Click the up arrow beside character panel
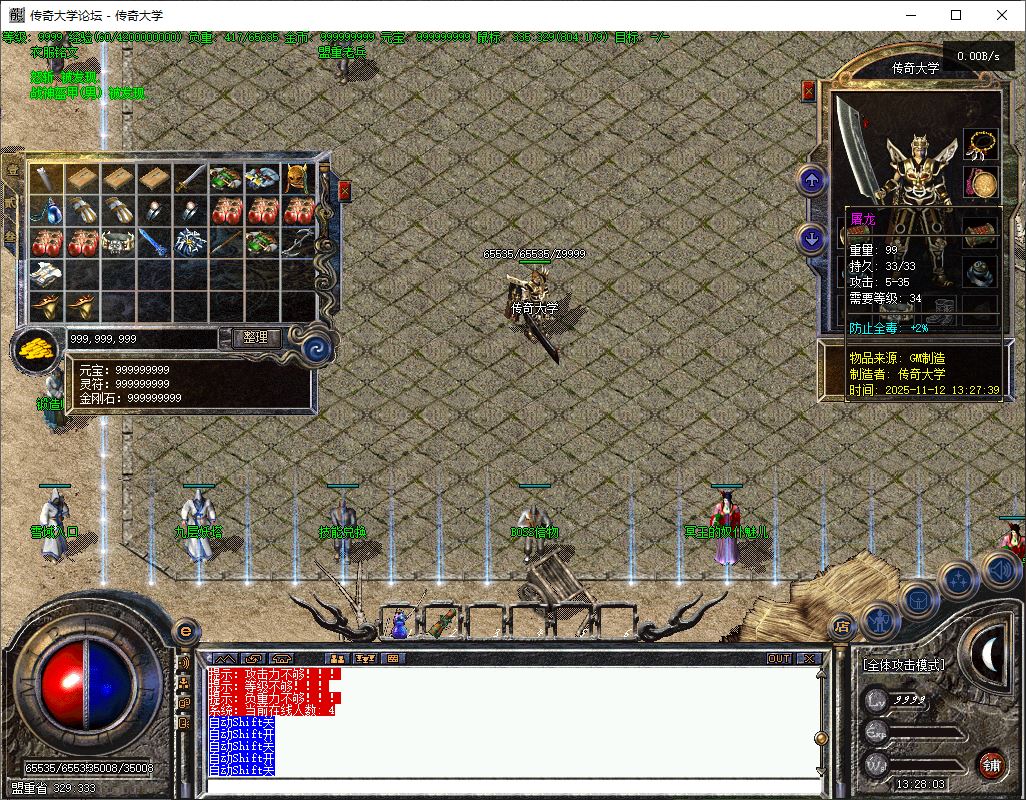Screen dimensions: 1026x800 811,181
